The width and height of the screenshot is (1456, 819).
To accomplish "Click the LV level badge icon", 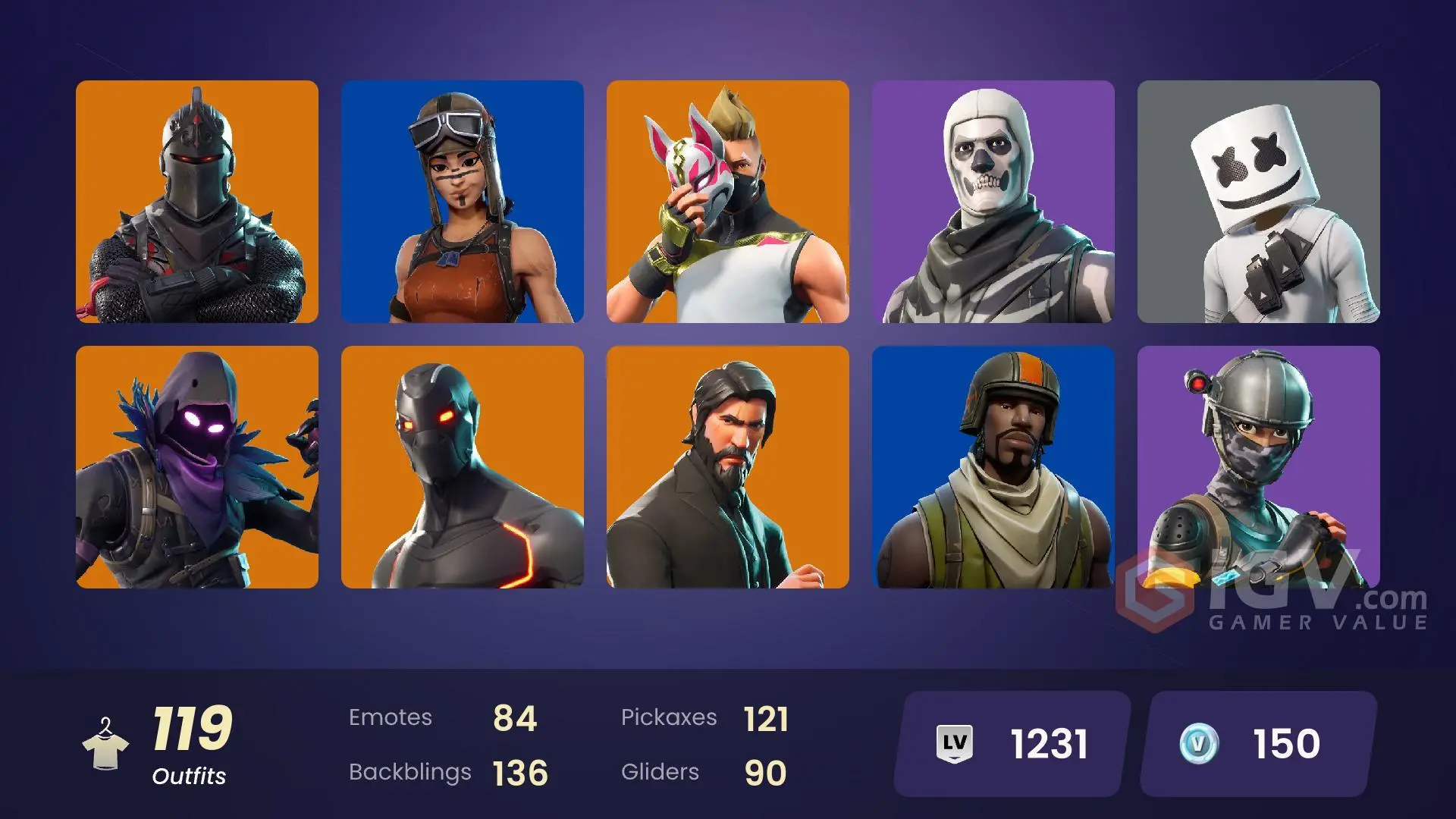I will (x=957, y=742).
